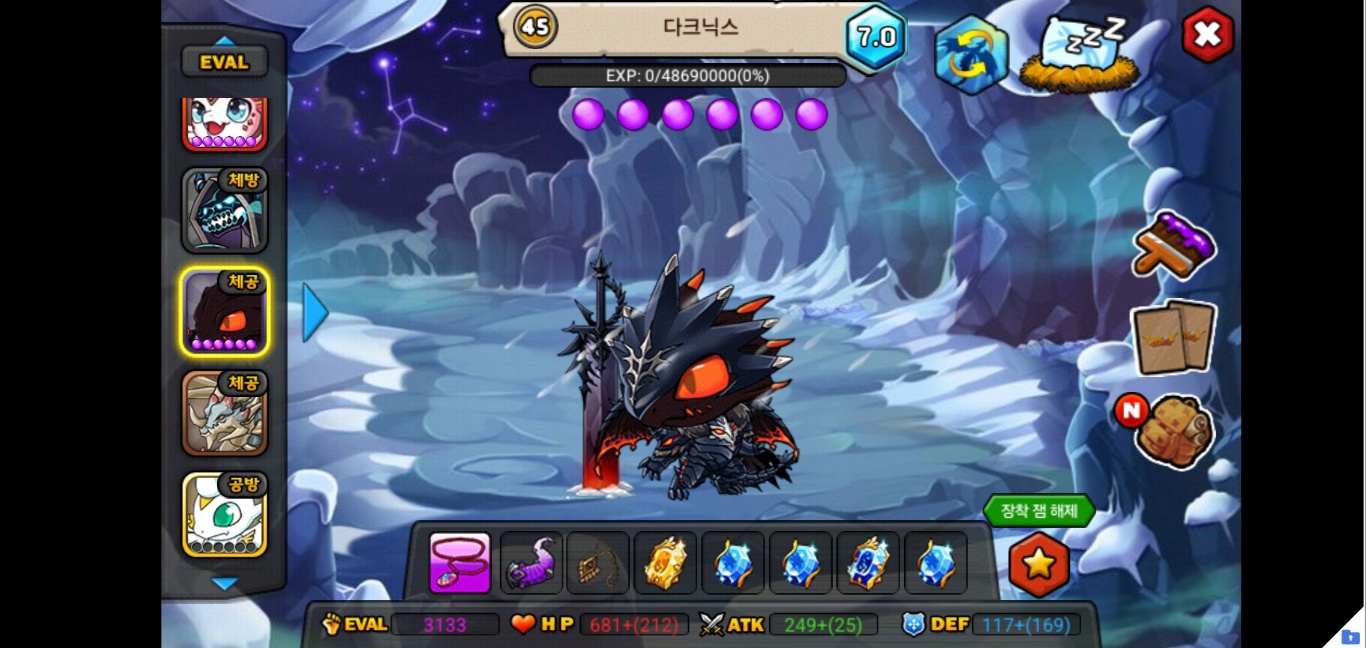
Task: Select the pink necklace equipment slot
Action: (460, 563)
